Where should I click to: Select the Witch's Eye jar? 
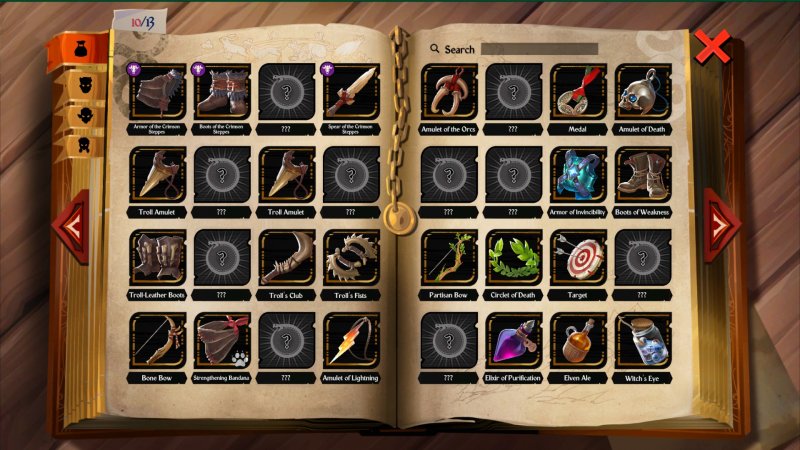[642, 341]
